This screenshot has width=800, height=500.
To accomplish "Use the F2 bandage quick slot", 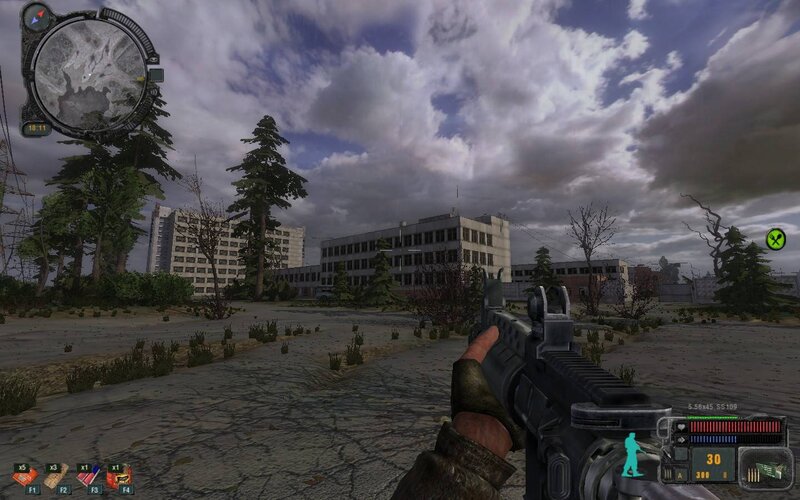I will tap(56, 478).
